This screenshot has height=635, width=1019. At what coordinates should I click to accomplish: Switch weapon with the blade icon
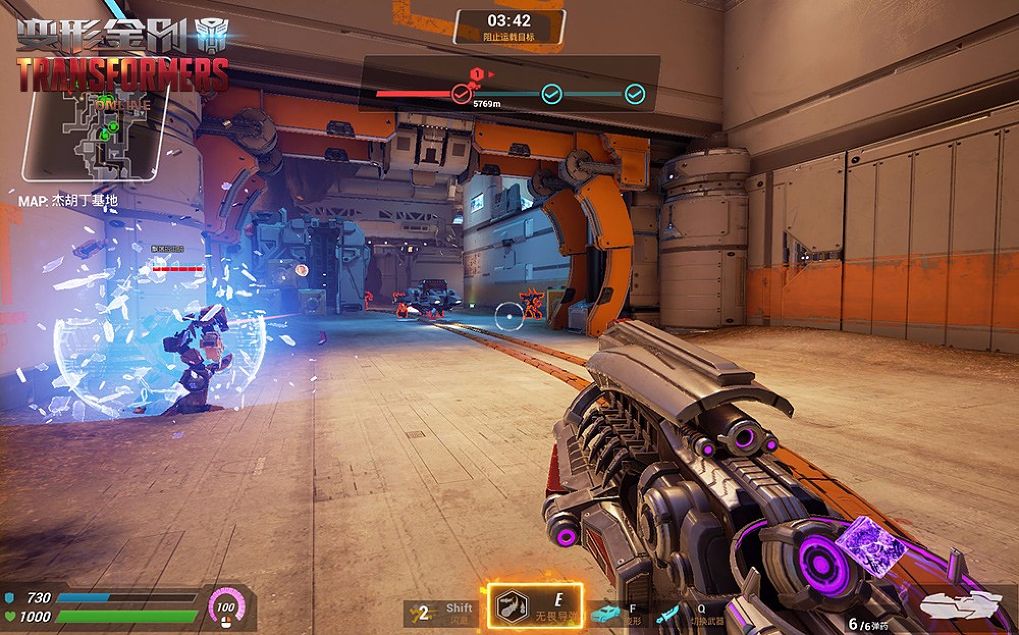click(x=667, y=613)
